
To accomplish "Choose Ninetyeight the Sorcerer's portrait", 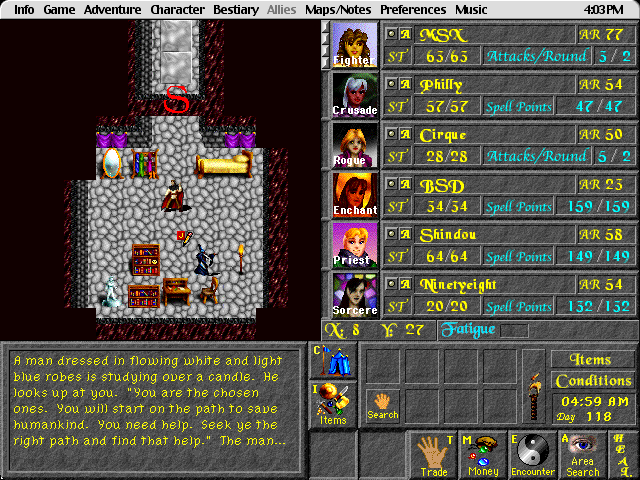I will point(355,295).
